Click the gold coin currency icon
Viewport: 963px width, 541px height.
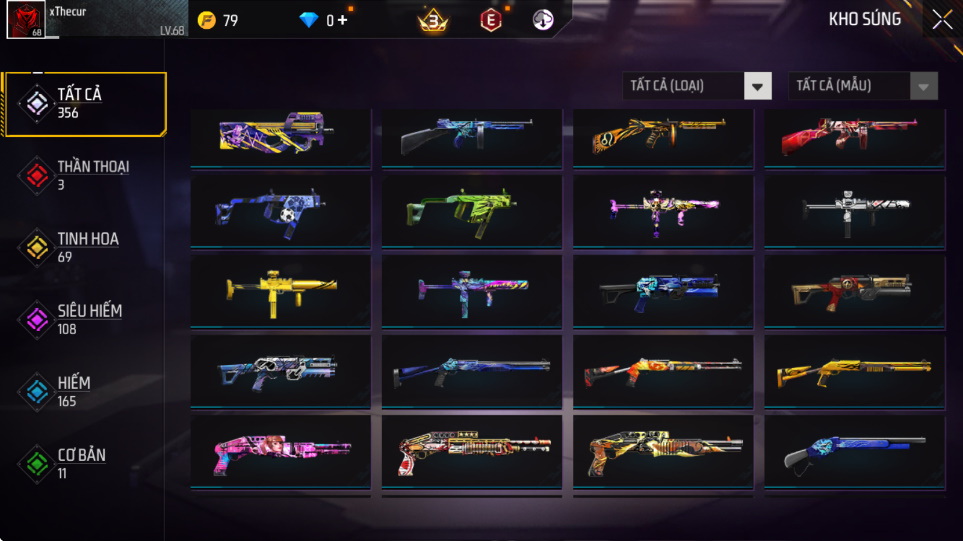pos(206,20)
